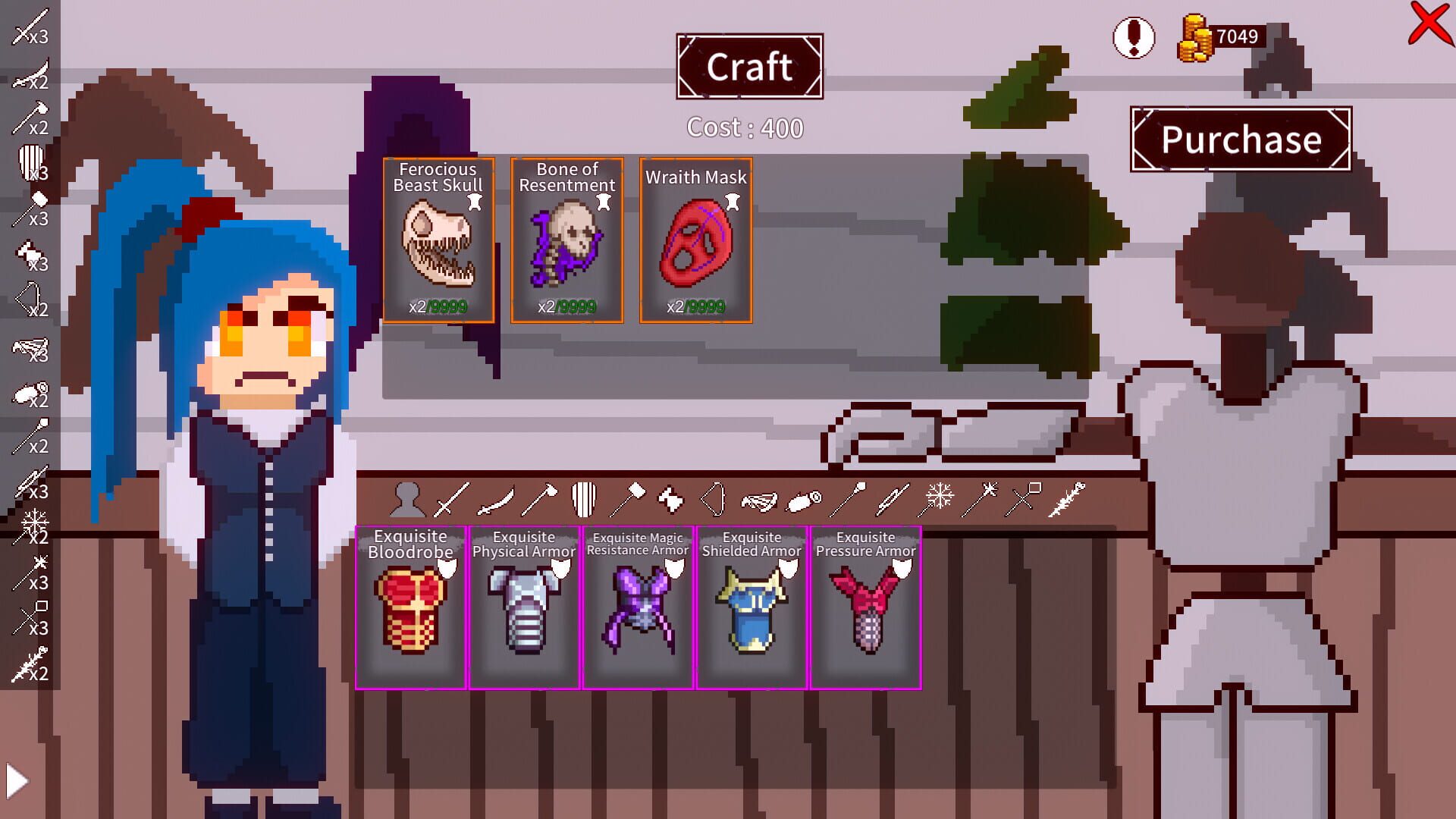Select the armor silhouette category filter icon

[x=409, y=497]
